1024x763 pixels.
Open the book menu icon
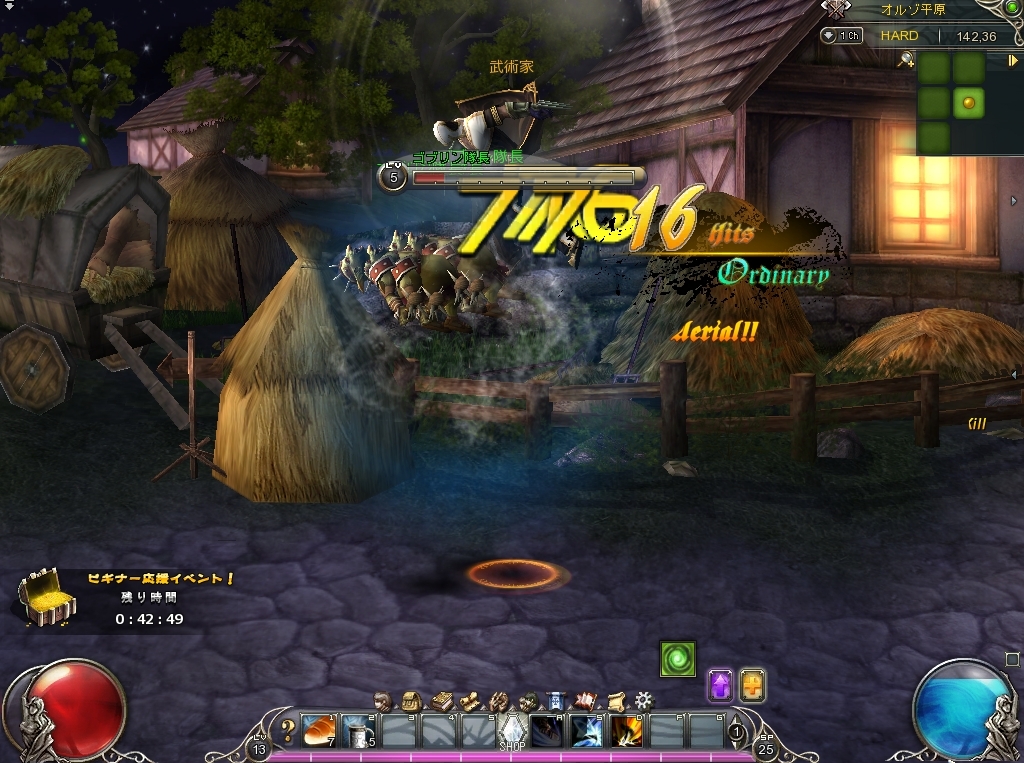[440, 699]
